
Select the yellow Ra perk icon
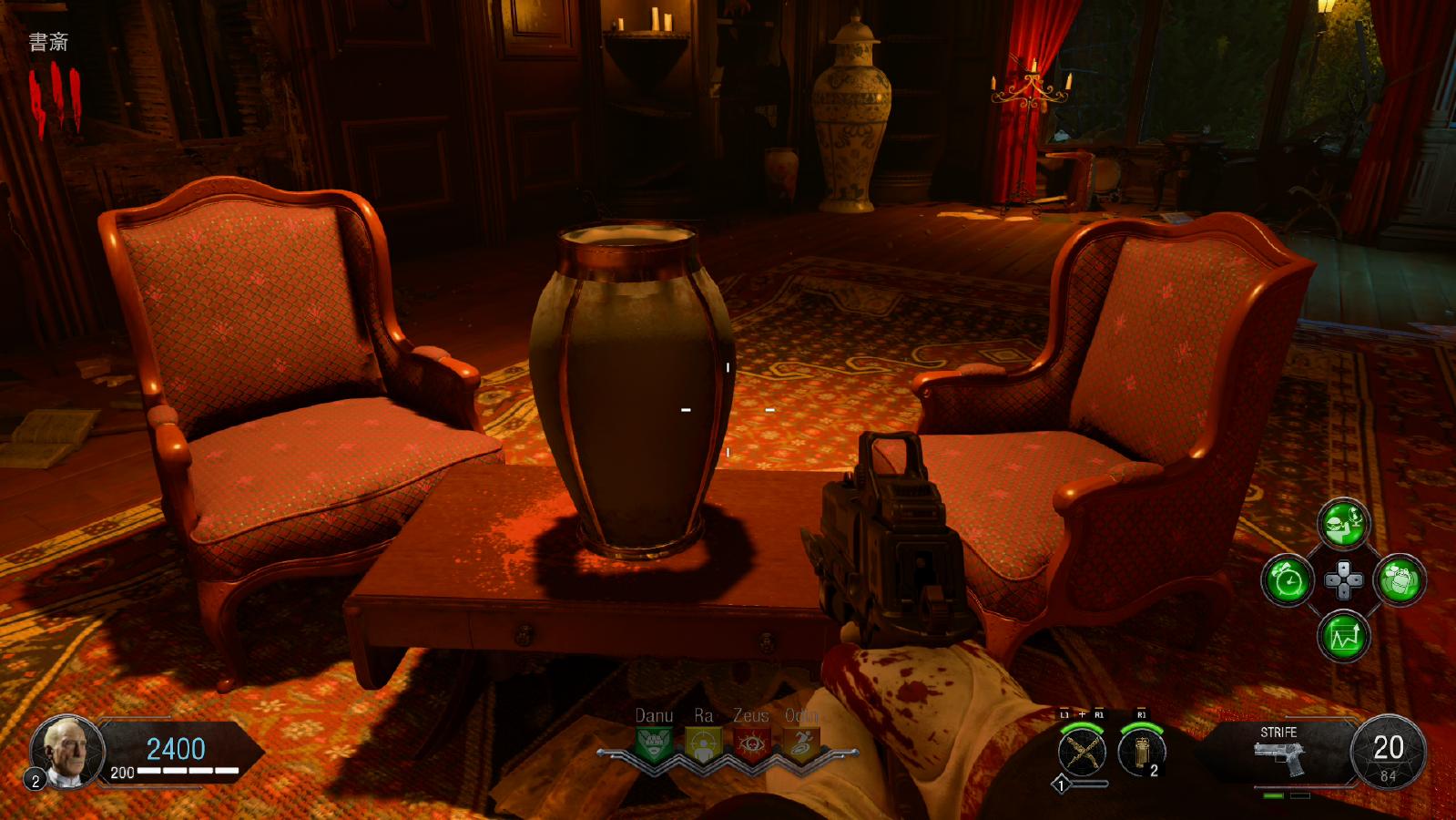702,744
